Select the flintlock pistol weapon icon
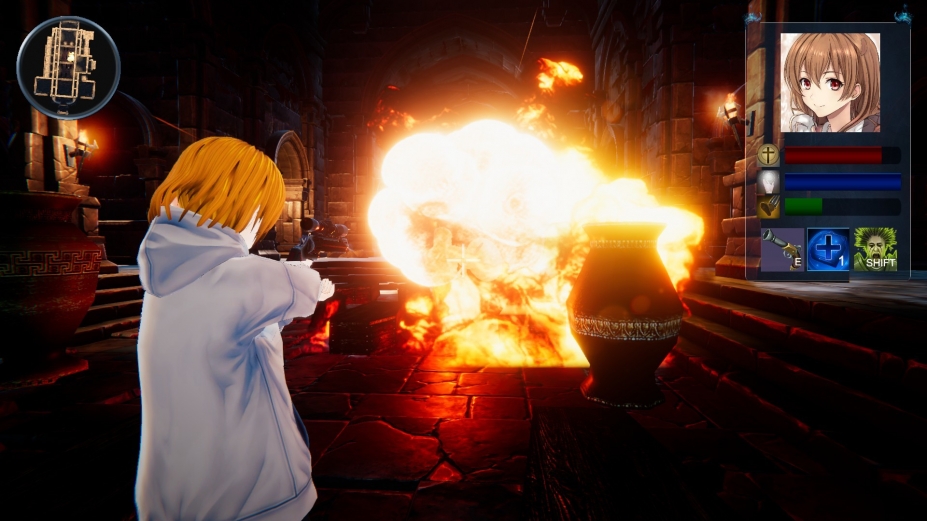The height and width of the screenshot is (521, 927). [782, 250]
